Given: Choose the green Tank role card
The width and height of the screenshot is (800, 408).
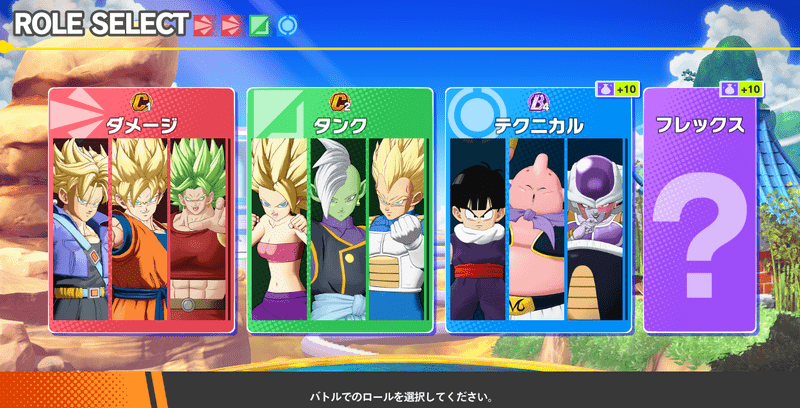Looking at the screenshot, I should coord(340,210).
